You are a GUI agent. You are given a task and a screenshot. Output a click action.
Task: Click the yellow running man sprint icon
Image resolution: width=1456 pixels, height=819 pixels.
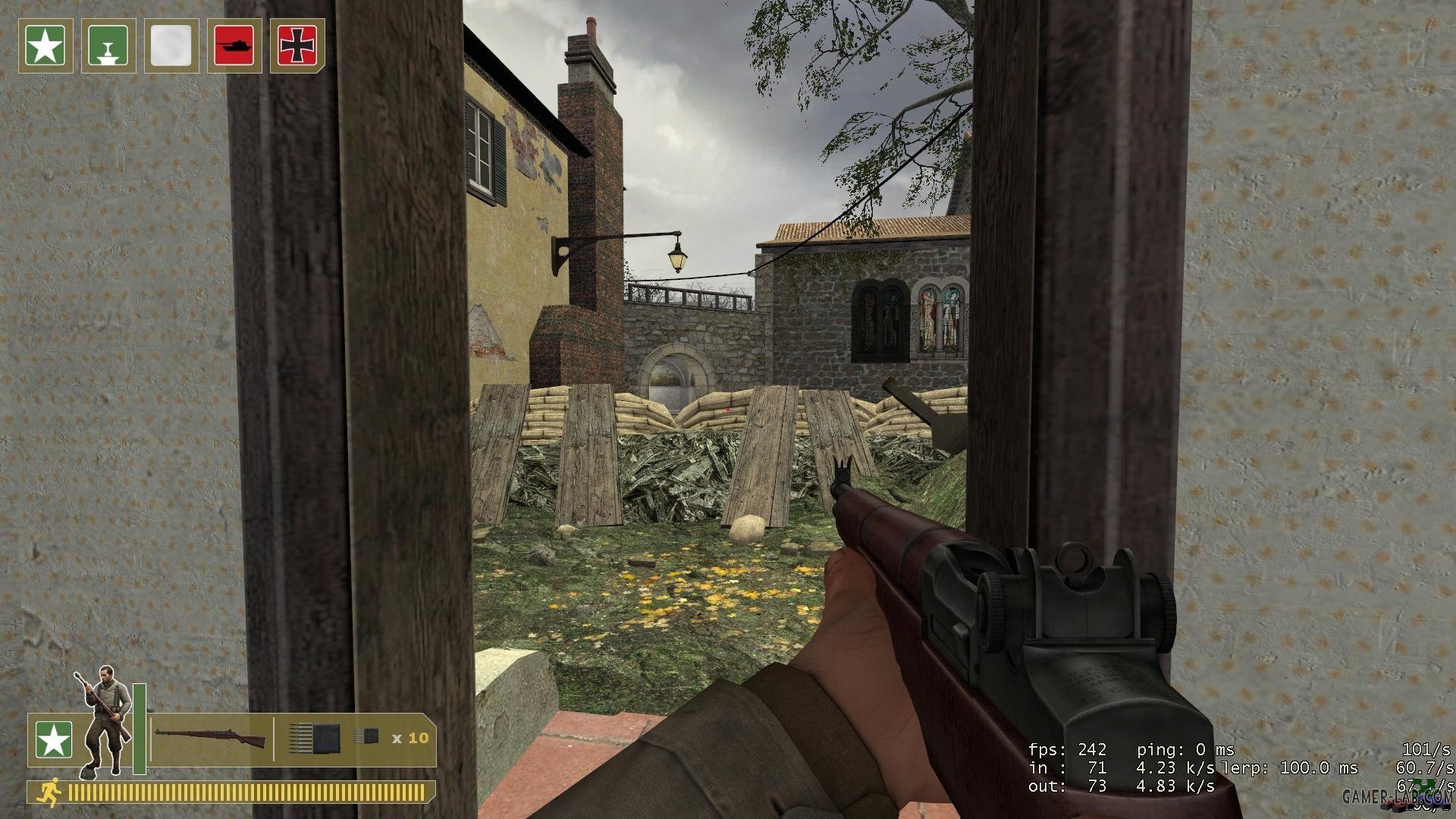coord(50,792)
